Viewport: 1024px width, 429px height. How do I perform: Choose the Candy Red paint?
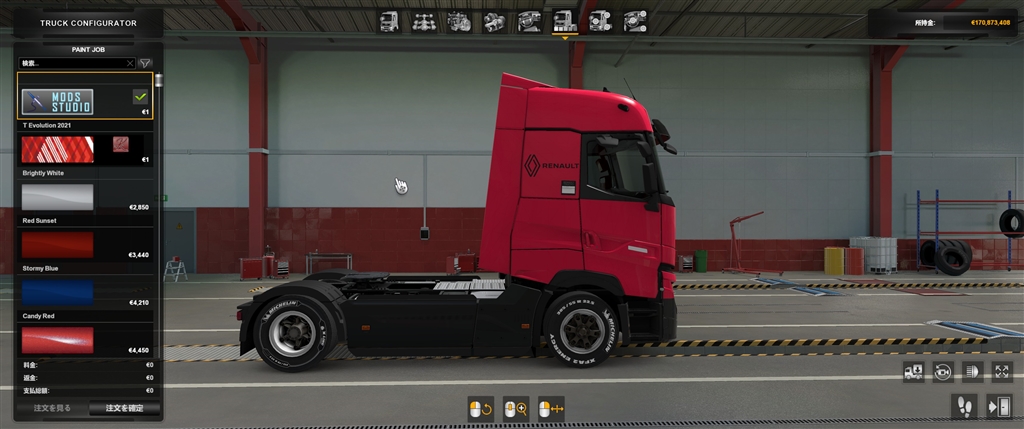[58, 339]
